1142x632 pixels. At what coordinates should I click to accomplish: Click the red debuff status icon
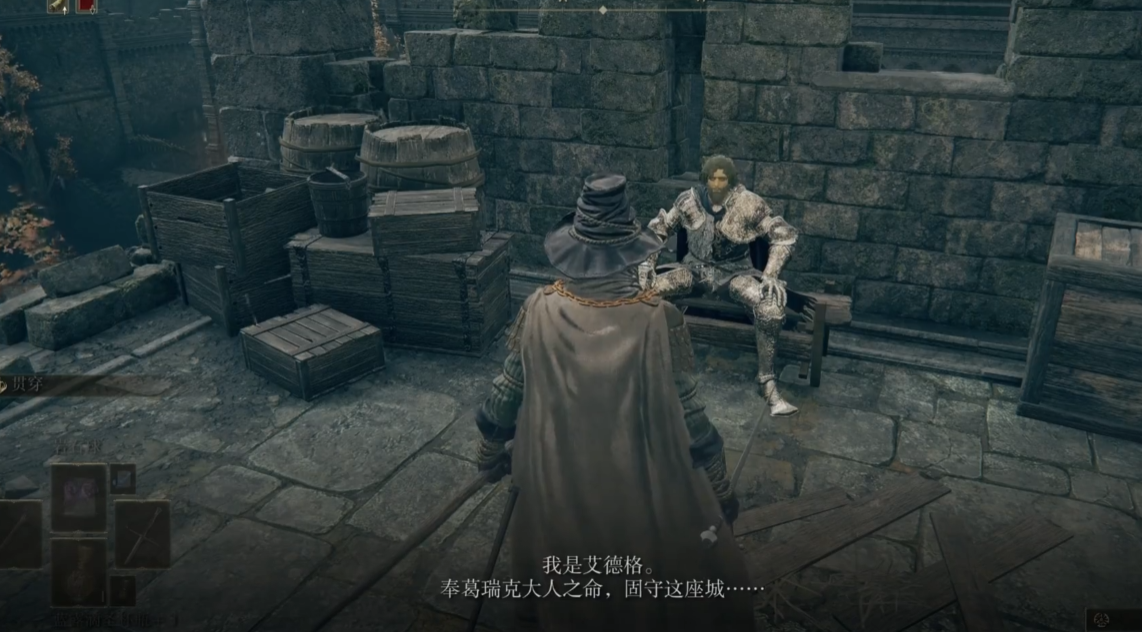coord(86,5)
